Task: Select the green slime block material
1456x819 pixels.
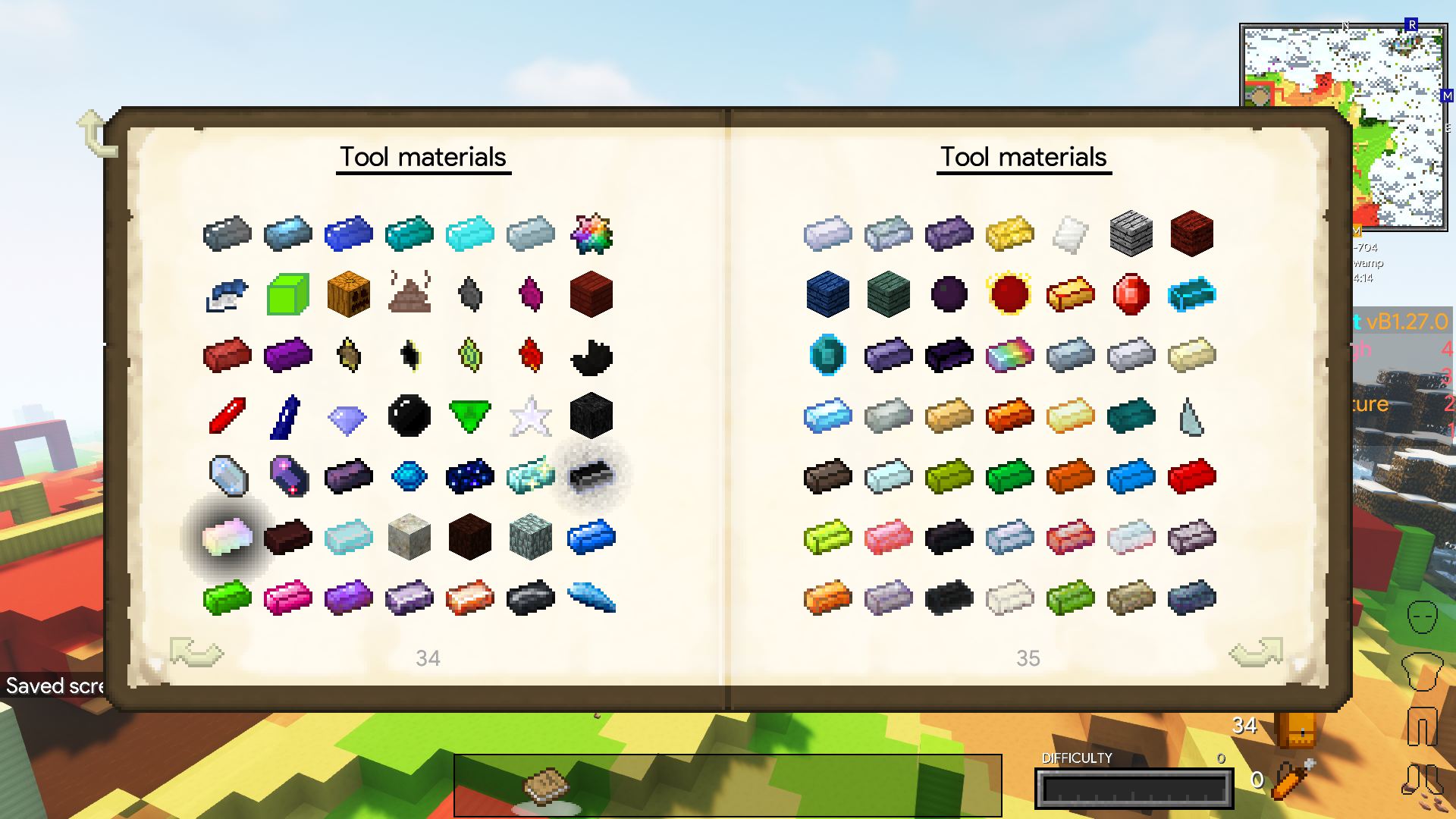Action: point(288,294)
